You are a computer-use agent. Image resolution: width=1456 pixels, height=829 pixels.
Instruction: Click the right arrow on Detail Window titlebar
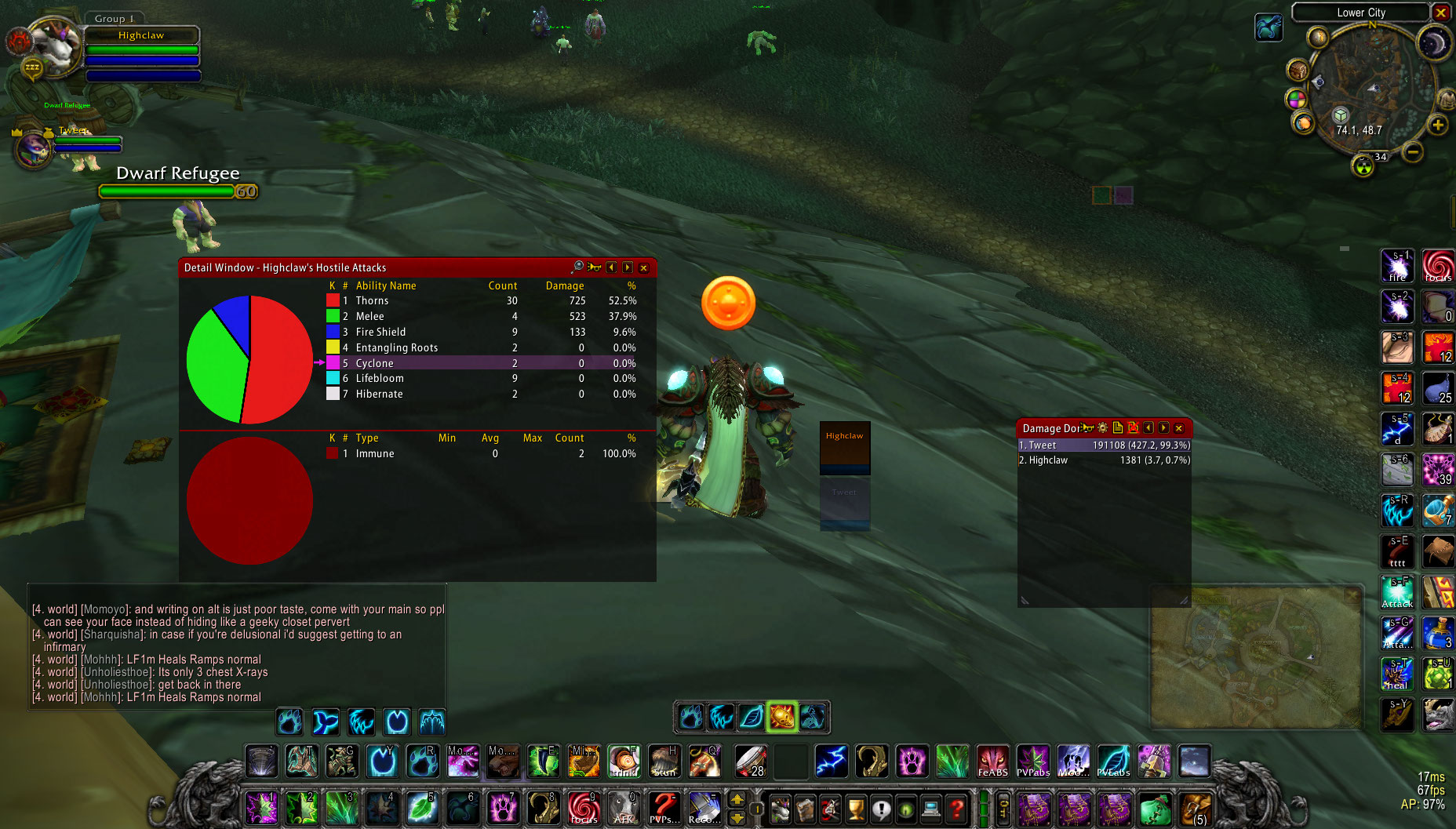(x=627, y=267)
